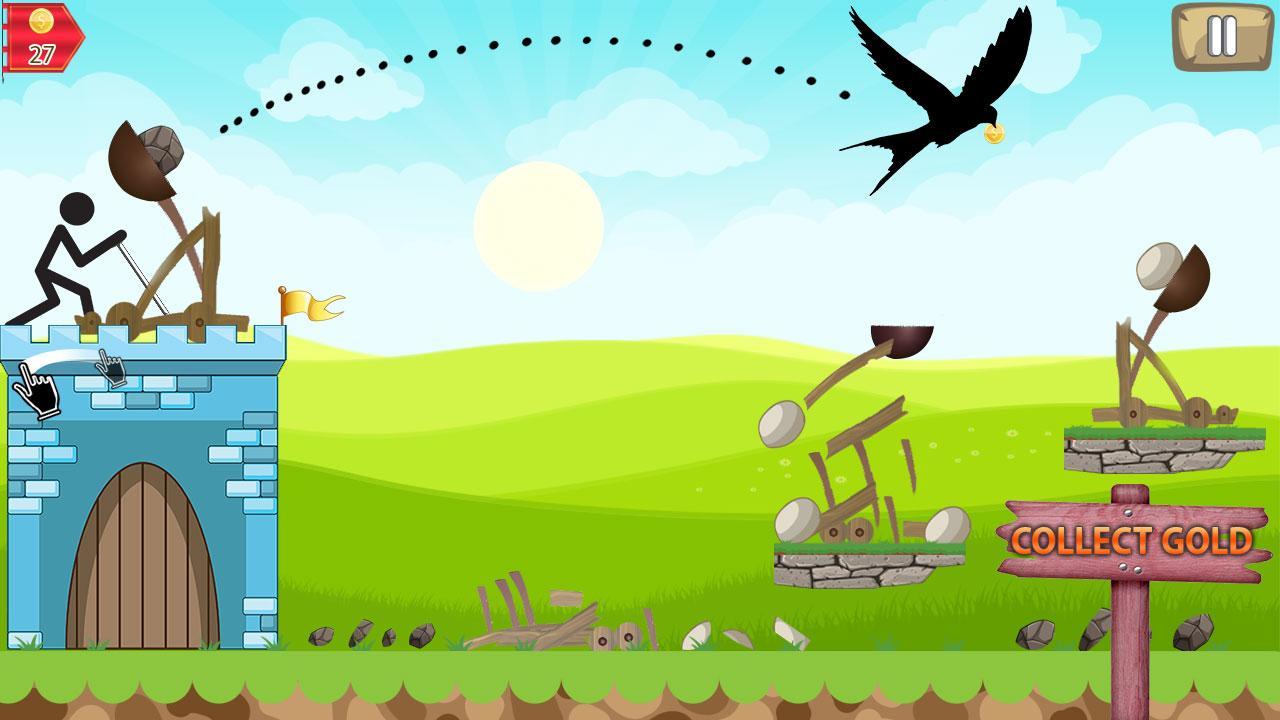Image resolution: width=1280 pixels, height=720 pixels.
Task: Select the COLLECT GOLD signpost
Action: [1130, 540]
